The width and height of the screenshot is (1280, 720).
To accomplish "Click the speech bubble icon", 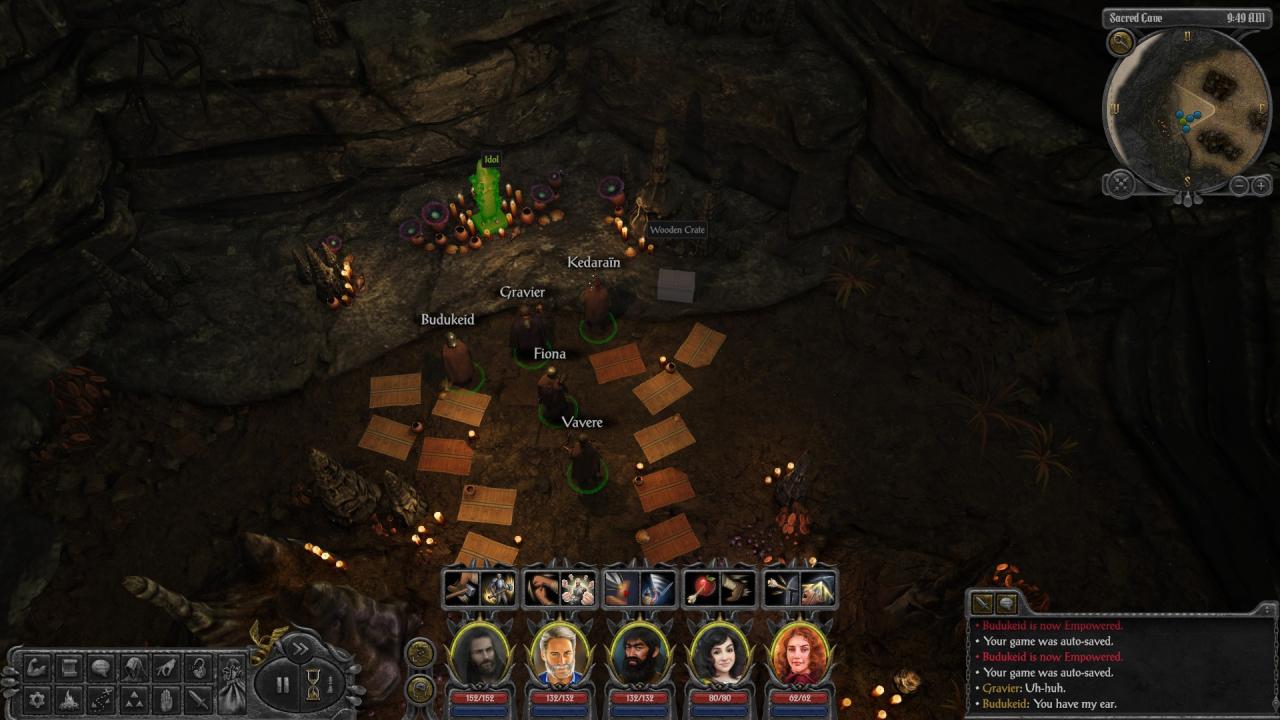I will coord(101,668).
